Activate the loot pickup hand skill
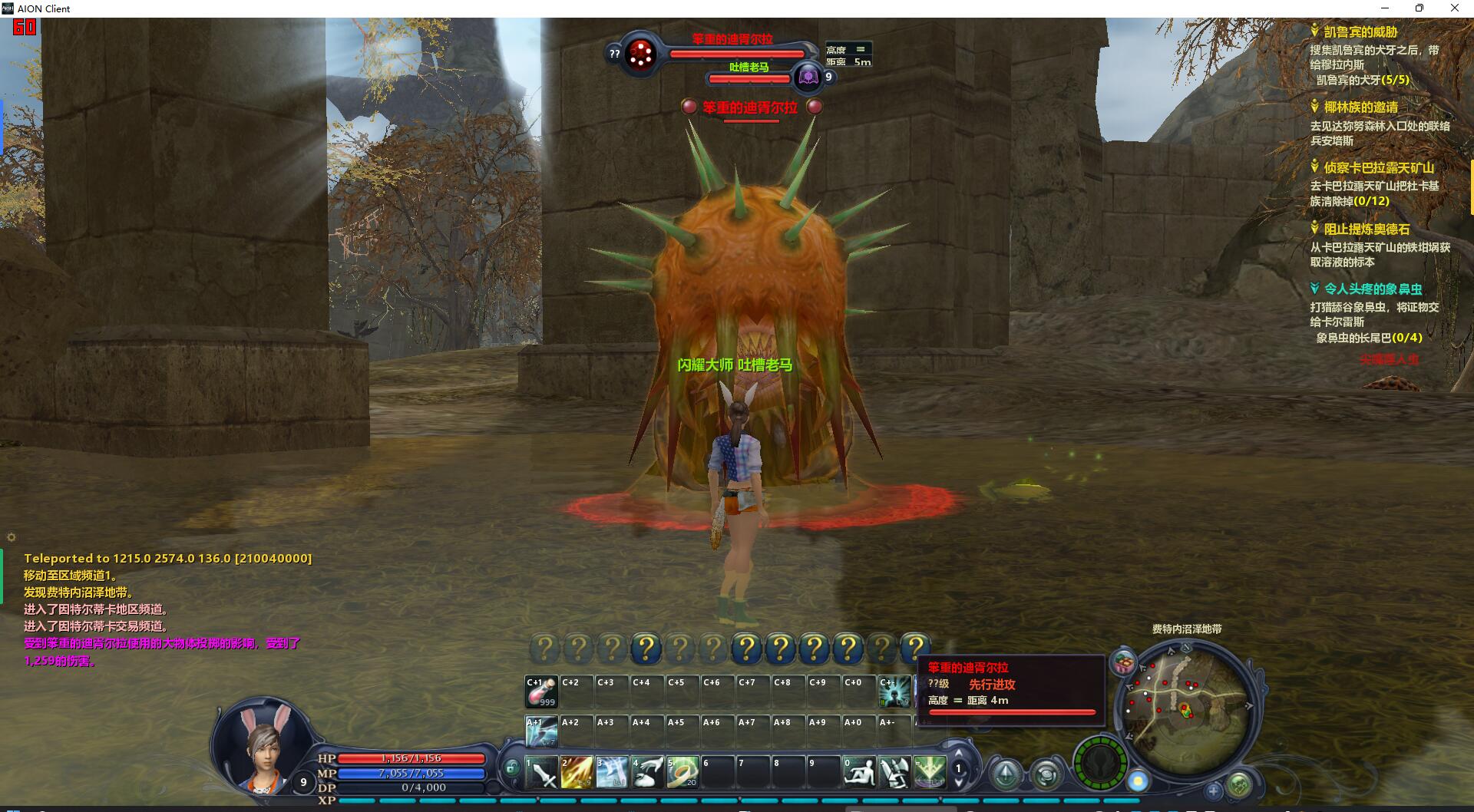The image size is (1474, 812). coord(647,771)
